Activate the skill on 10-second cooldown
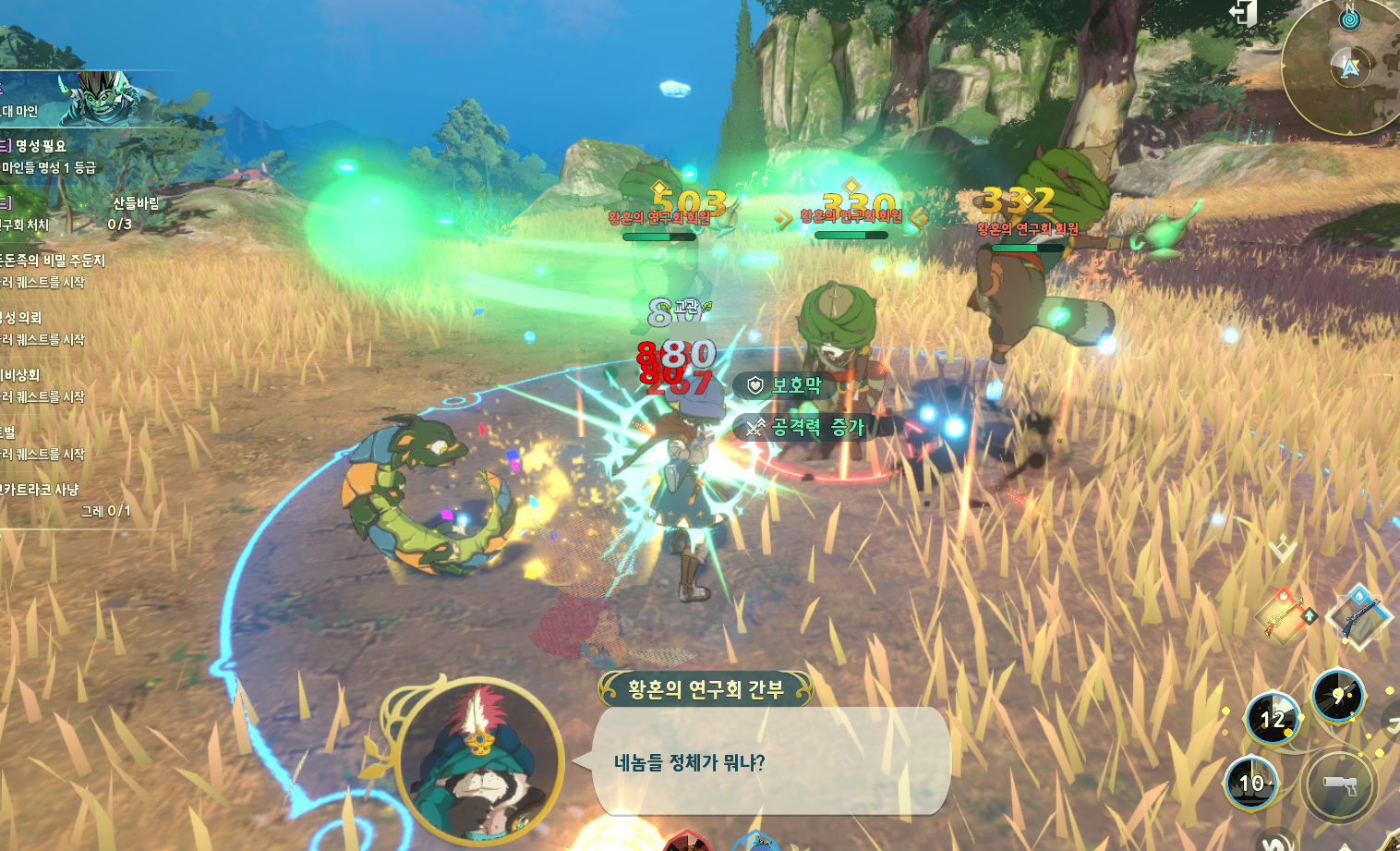This screenshot has width=1400, height=851. click(1251, 784)
